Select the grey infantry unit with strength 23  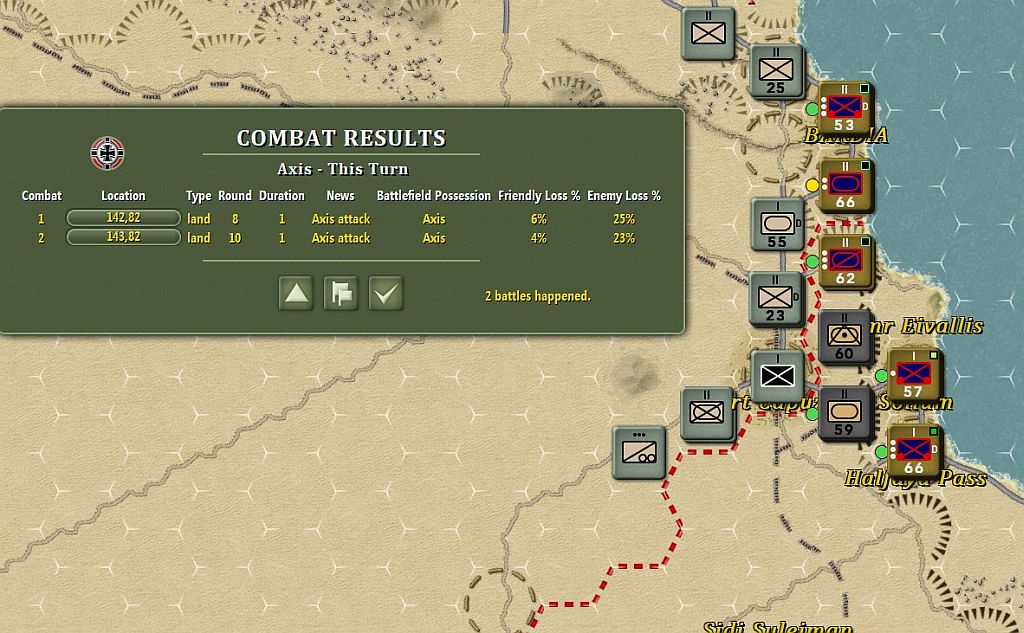(x=776, y=298)
